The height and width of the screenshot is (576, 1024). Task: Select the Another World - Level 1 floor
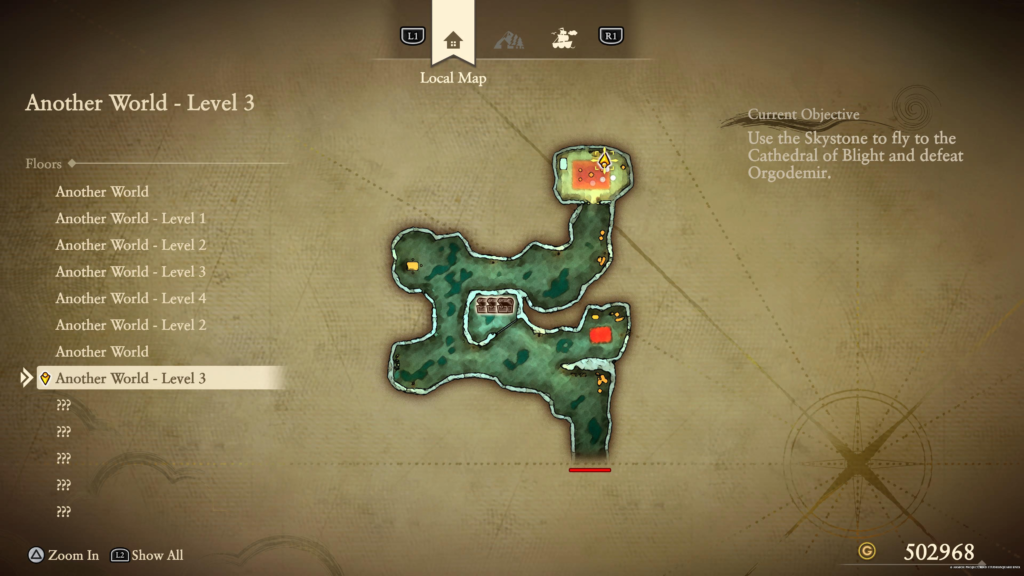[x=131, y=218]
